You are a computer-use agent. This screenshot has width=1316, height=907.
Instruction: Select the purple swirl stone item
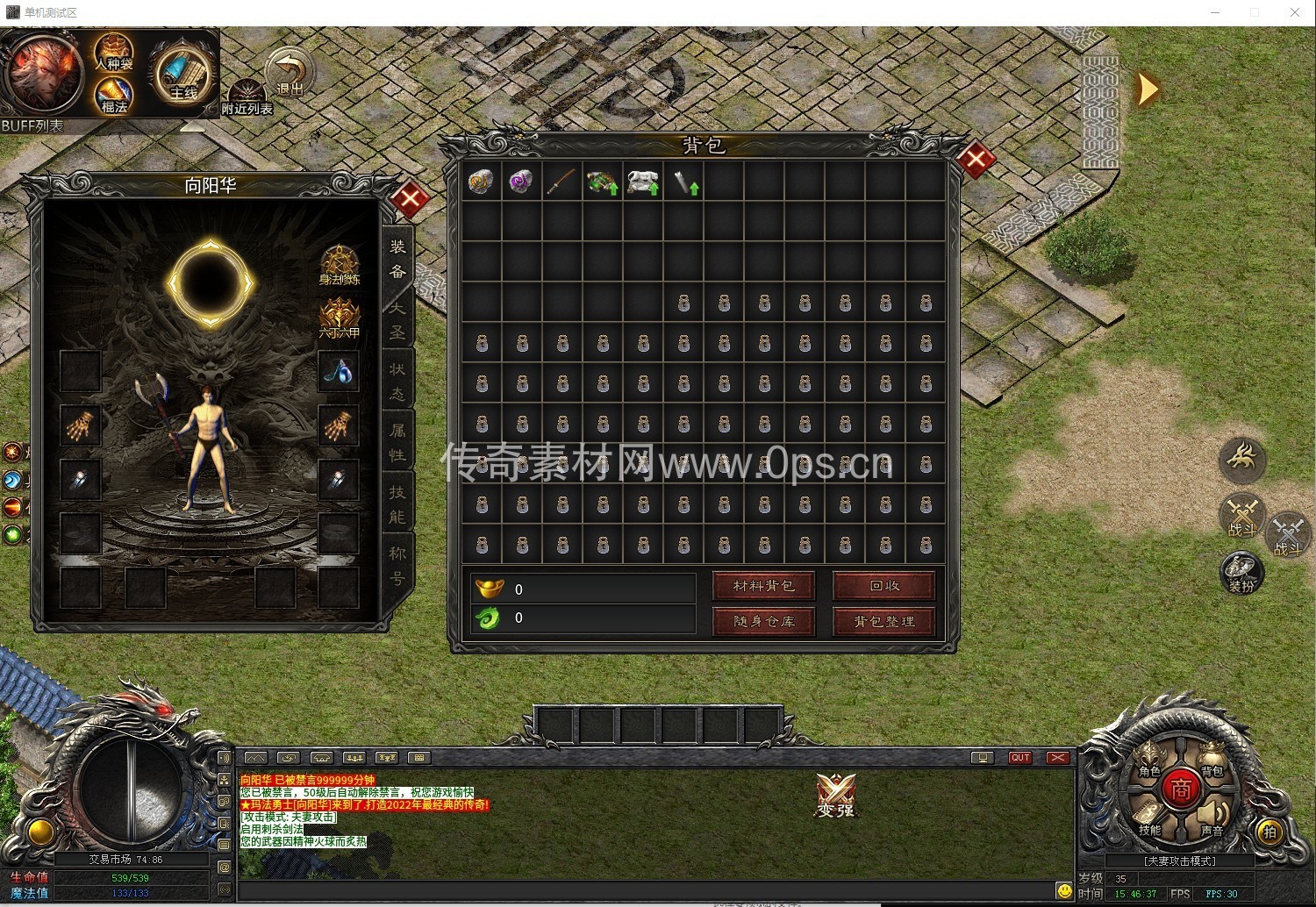pyautogui.click(x=521, y=182)
